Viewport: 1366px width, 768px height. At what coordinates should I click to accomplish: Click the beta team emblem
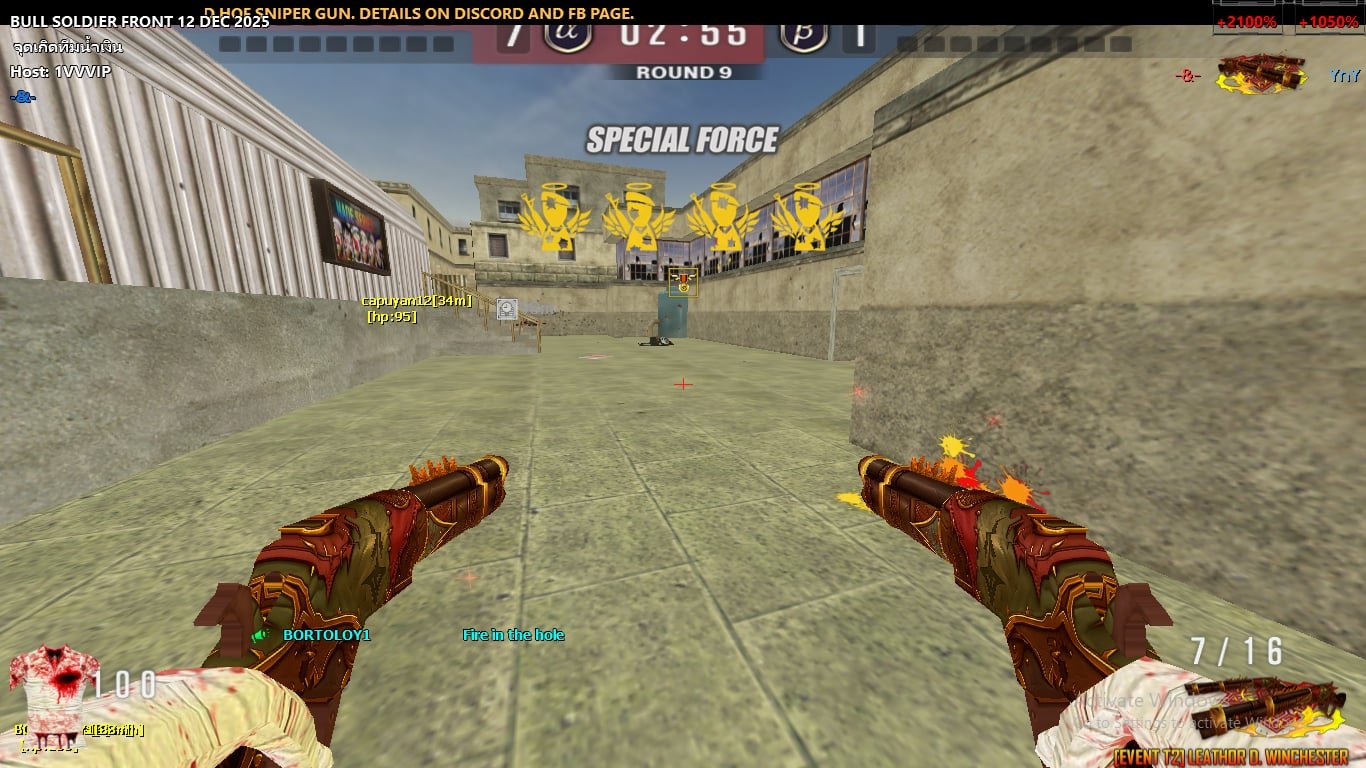pos(803,33)
